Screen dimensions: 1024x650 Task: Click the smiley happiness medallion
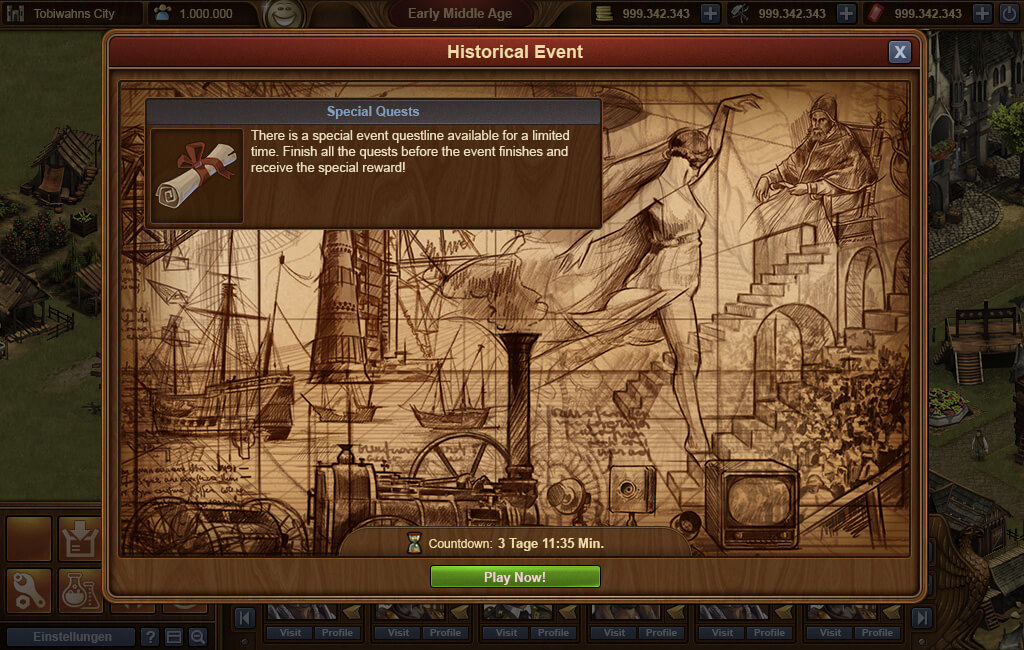(285, 15)
